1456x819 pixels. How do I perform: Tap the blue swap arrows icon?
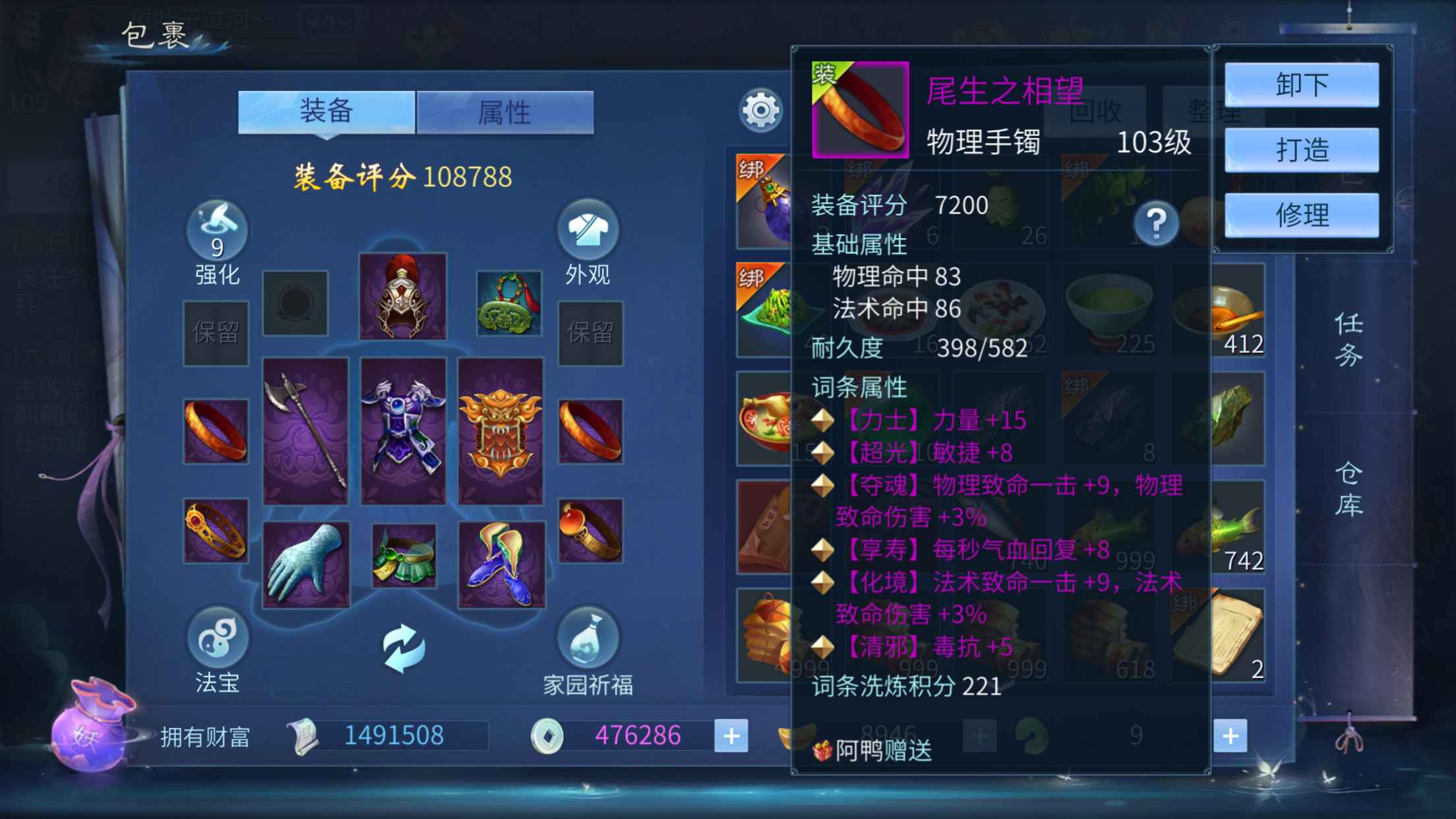403,648
